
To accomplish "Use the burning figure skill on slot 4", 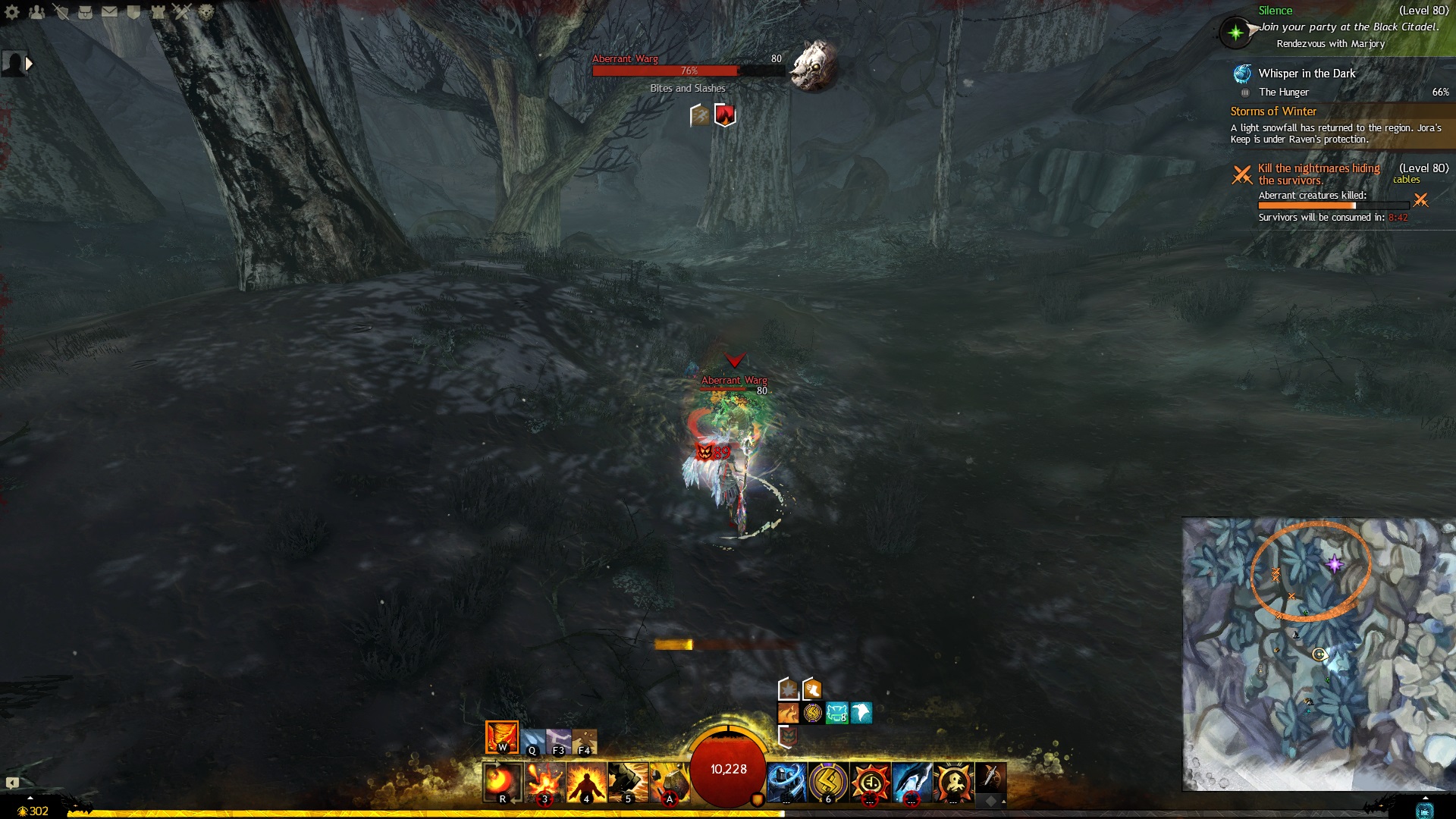I will pyautogui.click(x=585, y=782).
